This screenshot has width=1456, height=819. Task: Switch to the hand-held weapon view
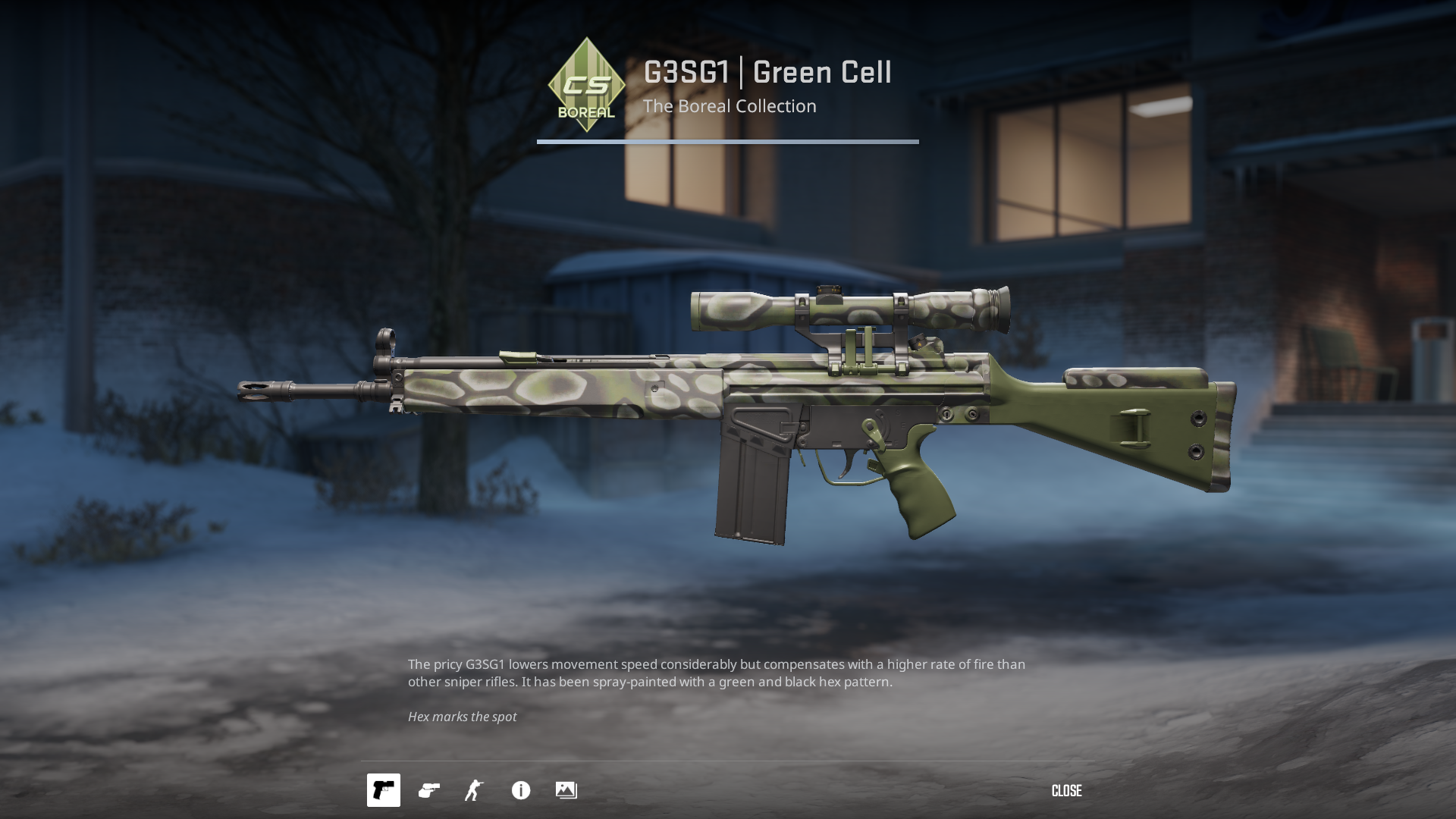tap(429, 790)
